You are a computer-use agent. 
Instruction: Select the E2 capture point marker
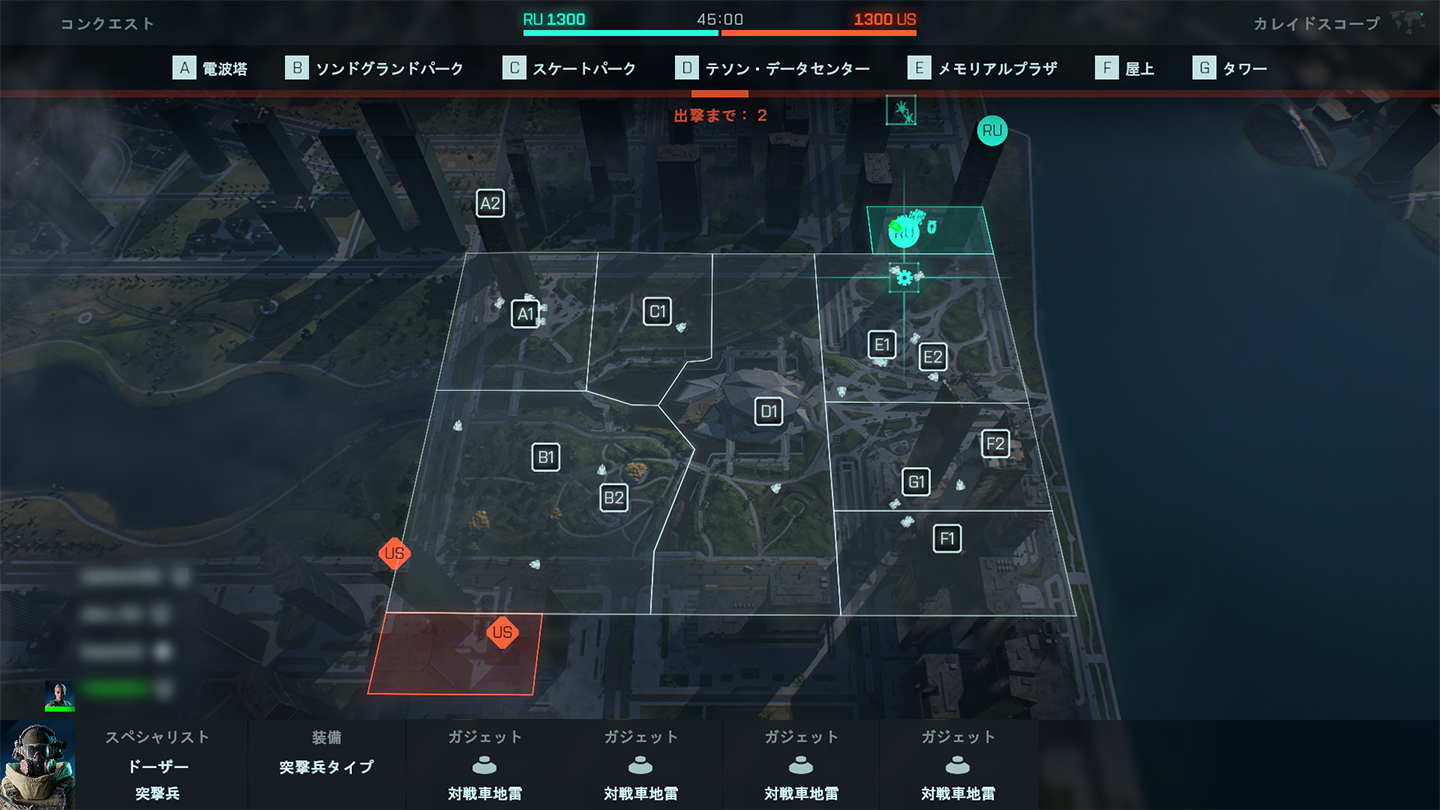[x=933, y=357]
